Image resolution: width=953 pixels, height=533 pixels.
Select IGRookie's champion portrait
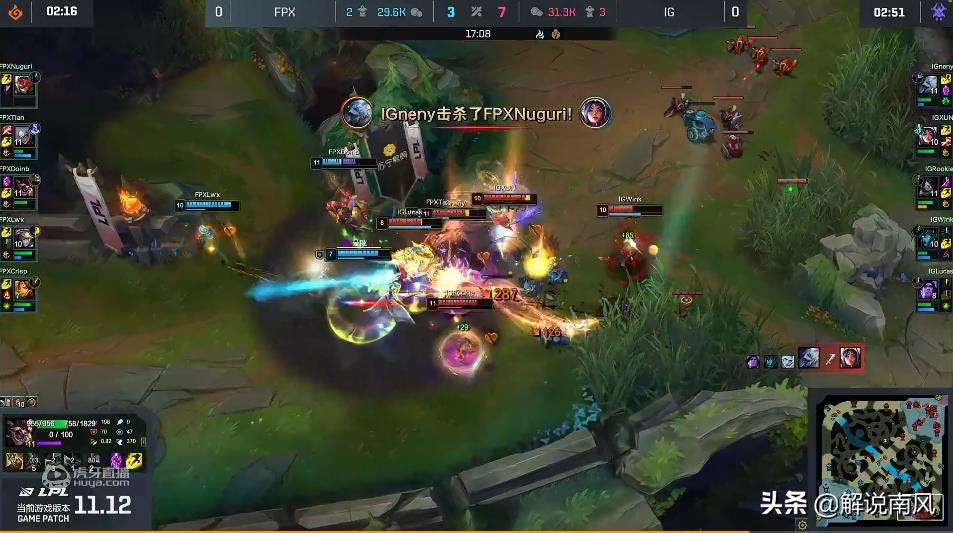click(x=929, y=188)
